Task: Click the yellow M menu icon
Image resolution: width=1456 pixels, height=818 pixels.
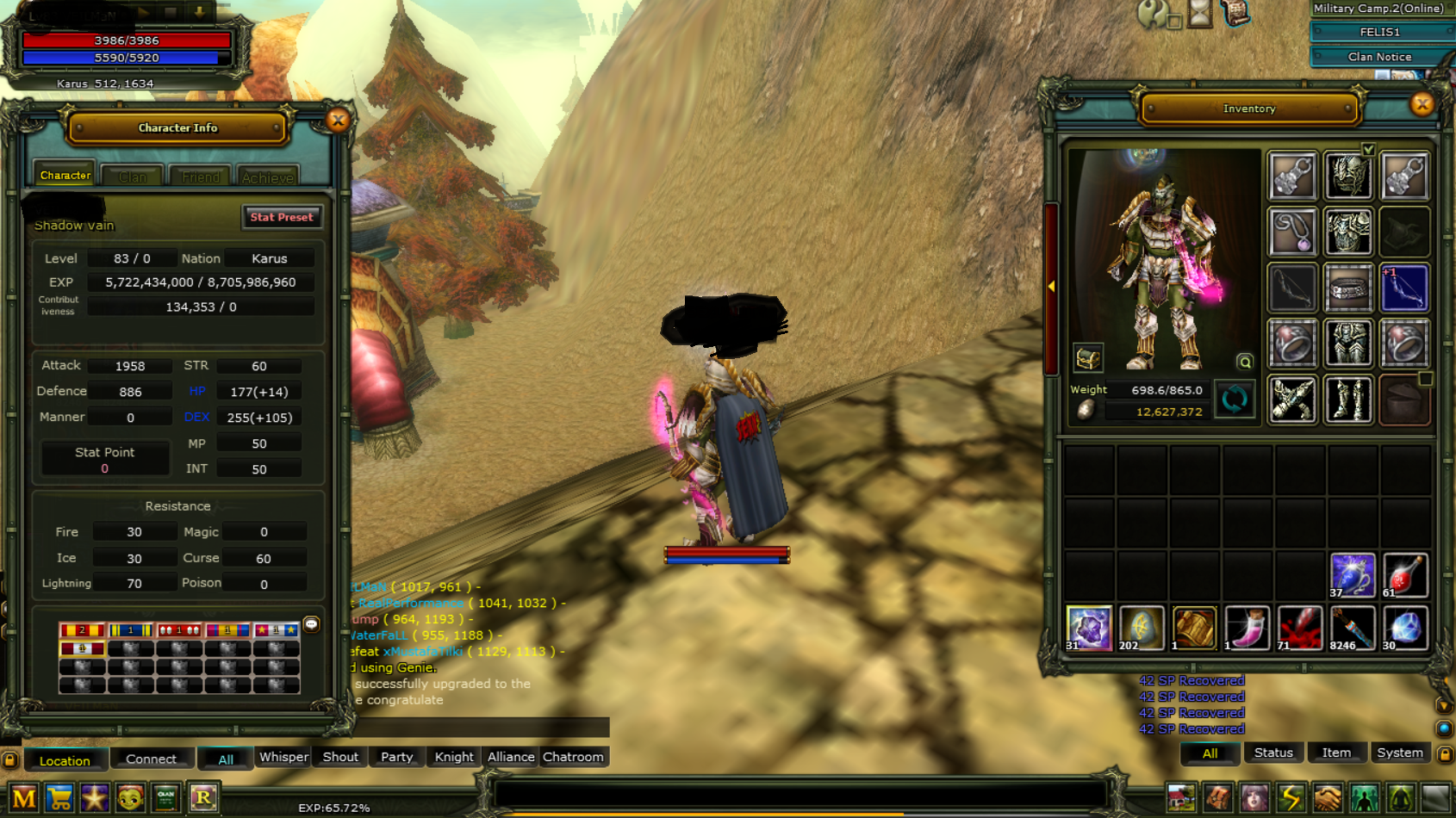Action: point(24,798)
